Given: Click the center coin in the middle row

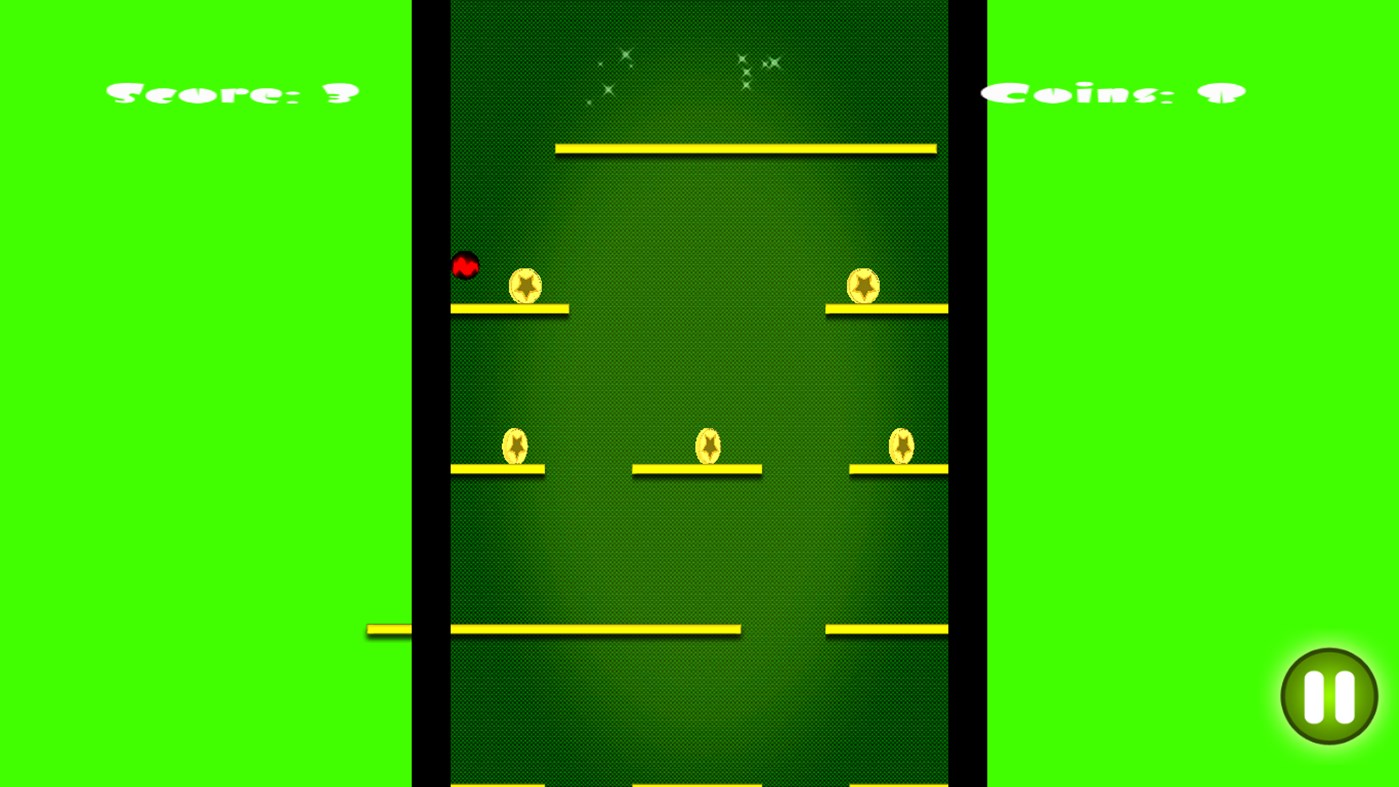Looking at the screenshot, I should pyautogui.click(x=710, y=446).
